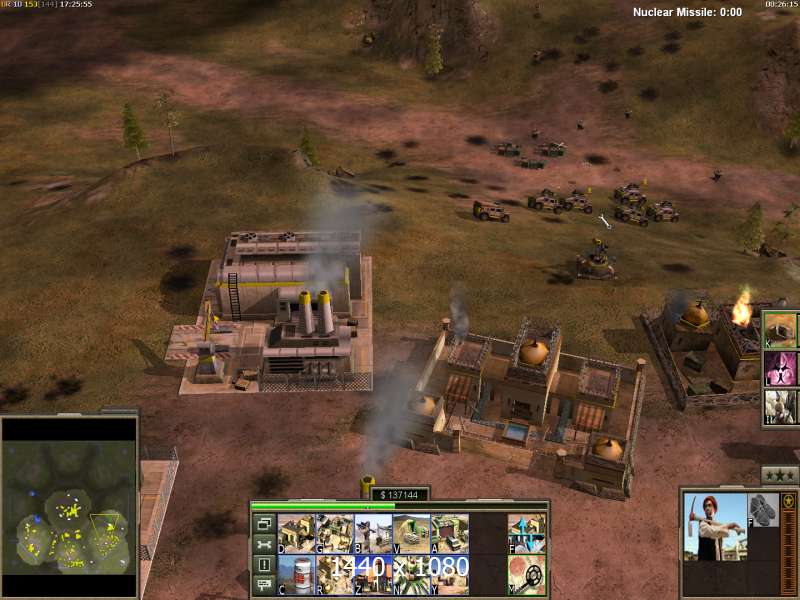Toggle fake structures with the blue arrows icon
Image resolution: width=800 pixels, height=600 pixels.
pyautogui.click(x=525, y=533)
